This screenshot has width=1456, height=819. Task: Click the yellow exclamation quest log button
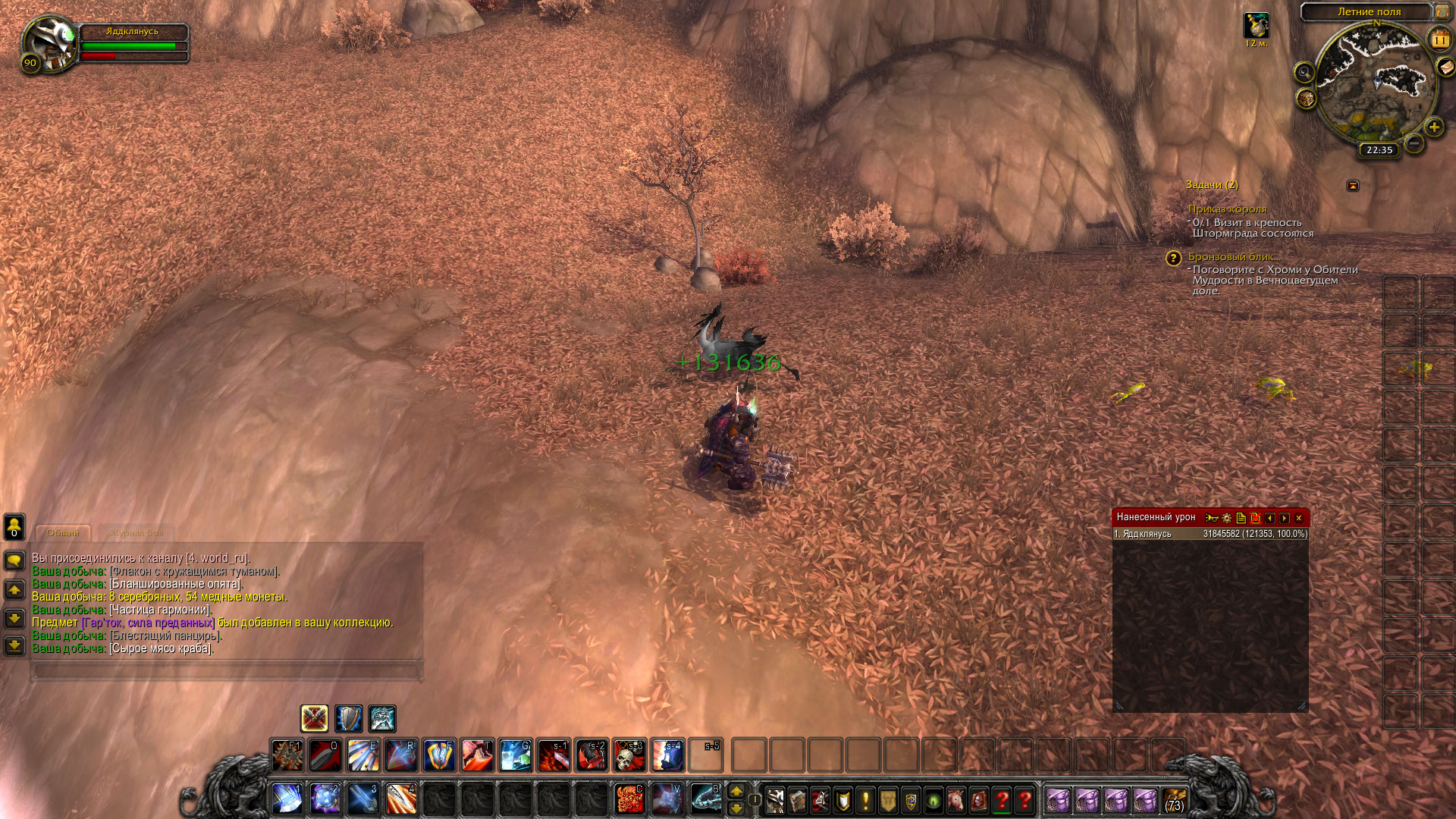point(865,799)
